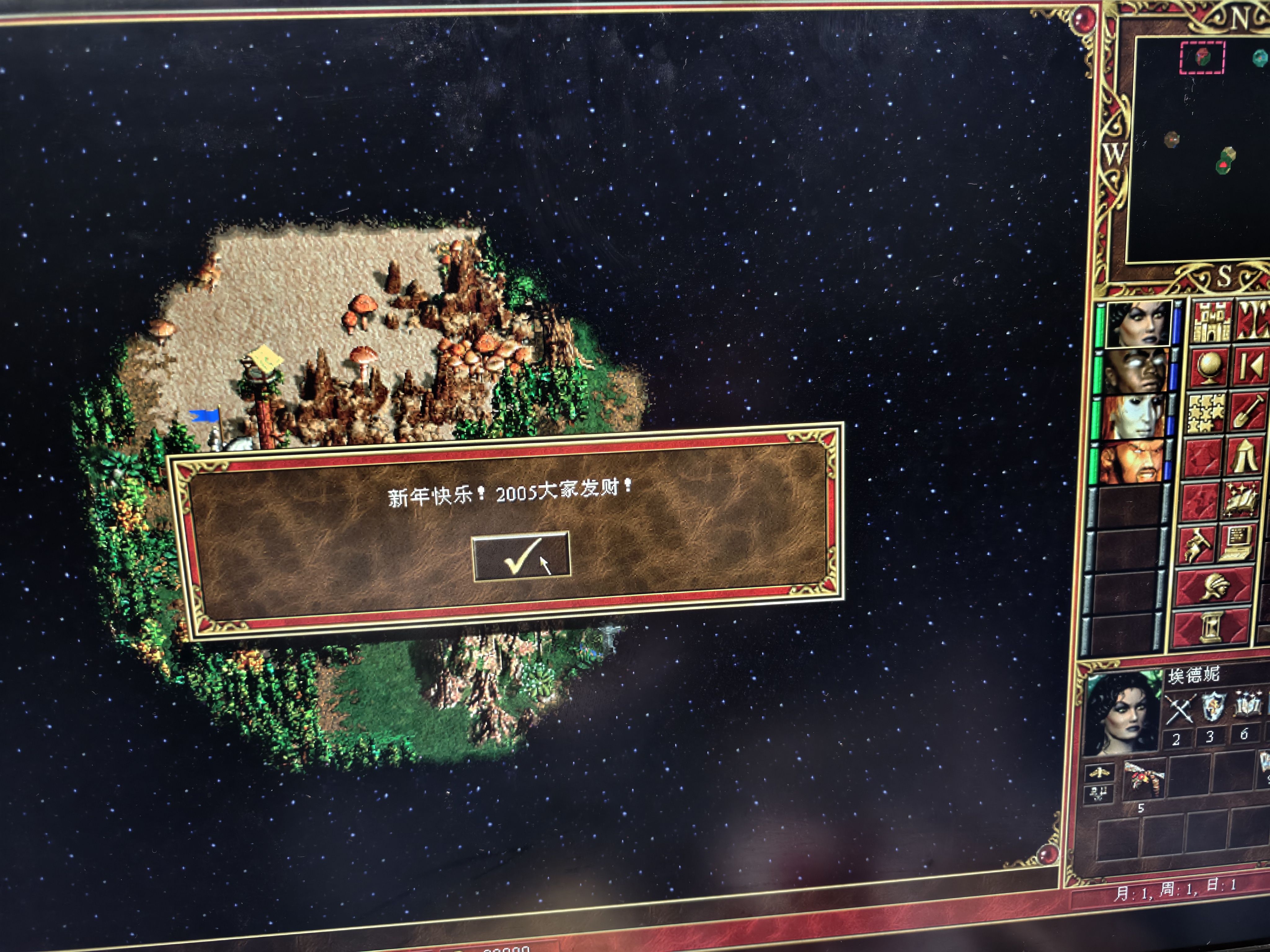Click the minimap in the corner

(1200, 149)
